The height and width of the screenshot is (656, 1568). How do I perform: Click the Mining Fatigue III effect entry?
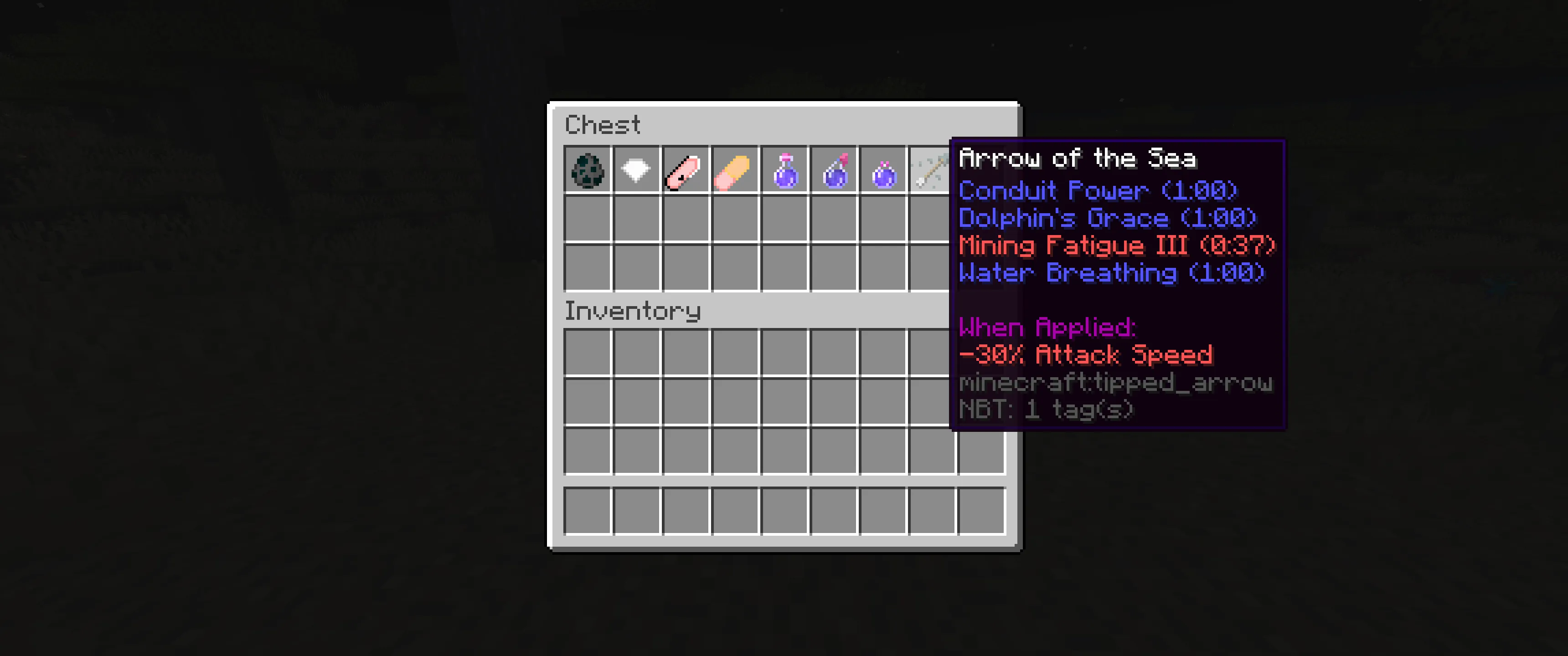tap(1115, 245)
